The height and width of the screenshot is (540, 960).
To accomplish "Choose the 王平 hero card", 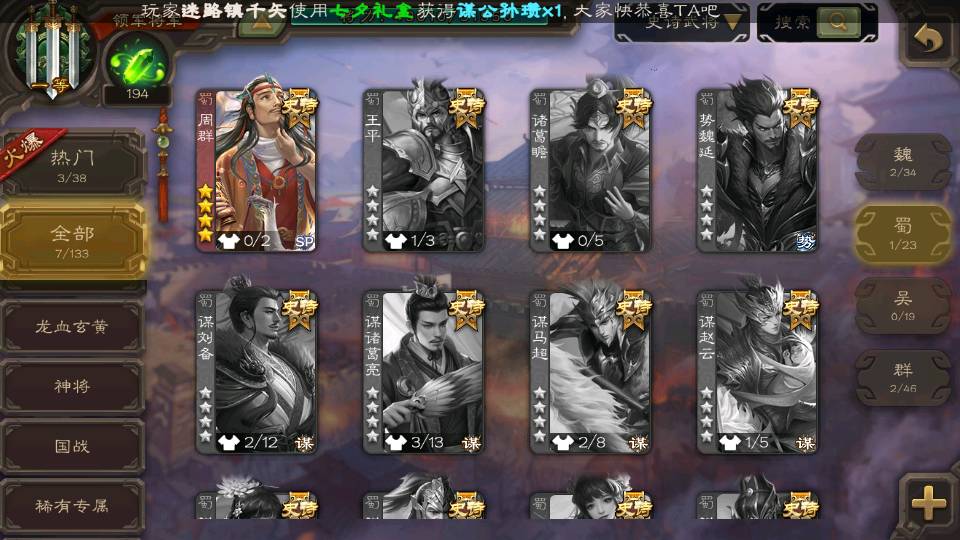I will (424, 170).
